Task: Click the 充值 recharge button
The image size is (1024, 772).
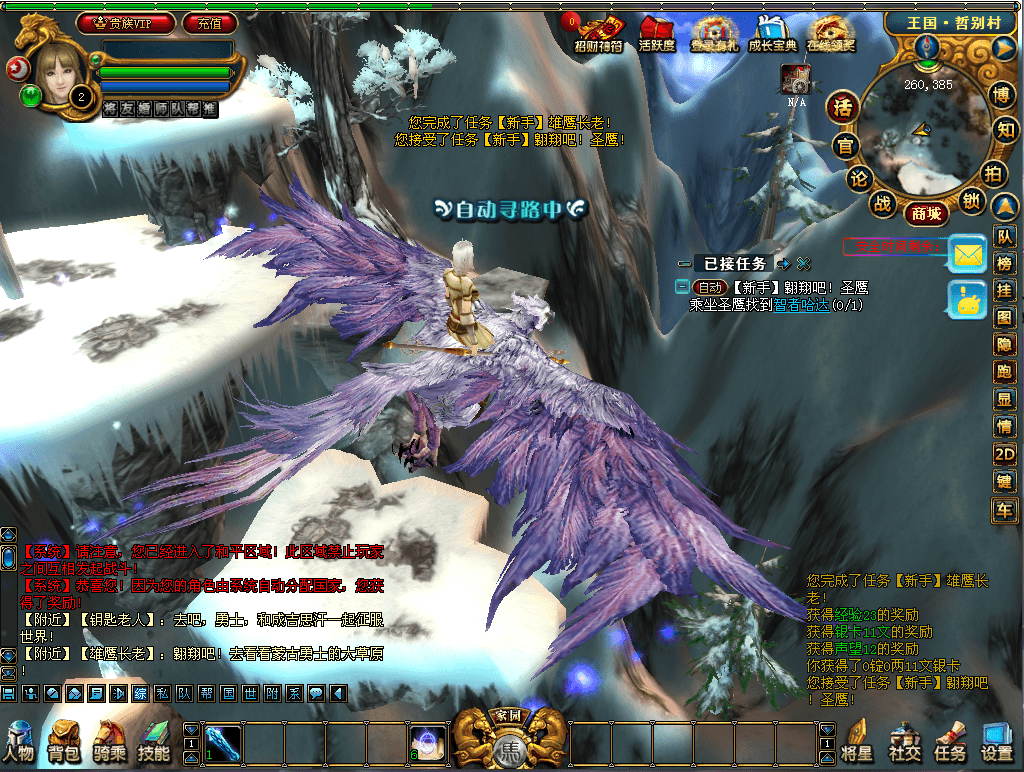Action: click(x=209, y=22)
